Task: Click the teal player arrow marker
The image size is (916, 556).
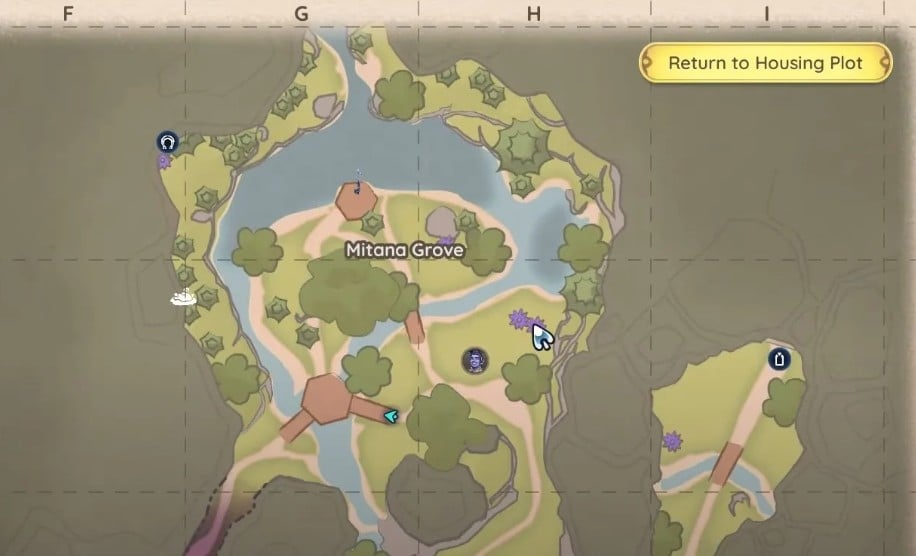Action: (390, 415)
